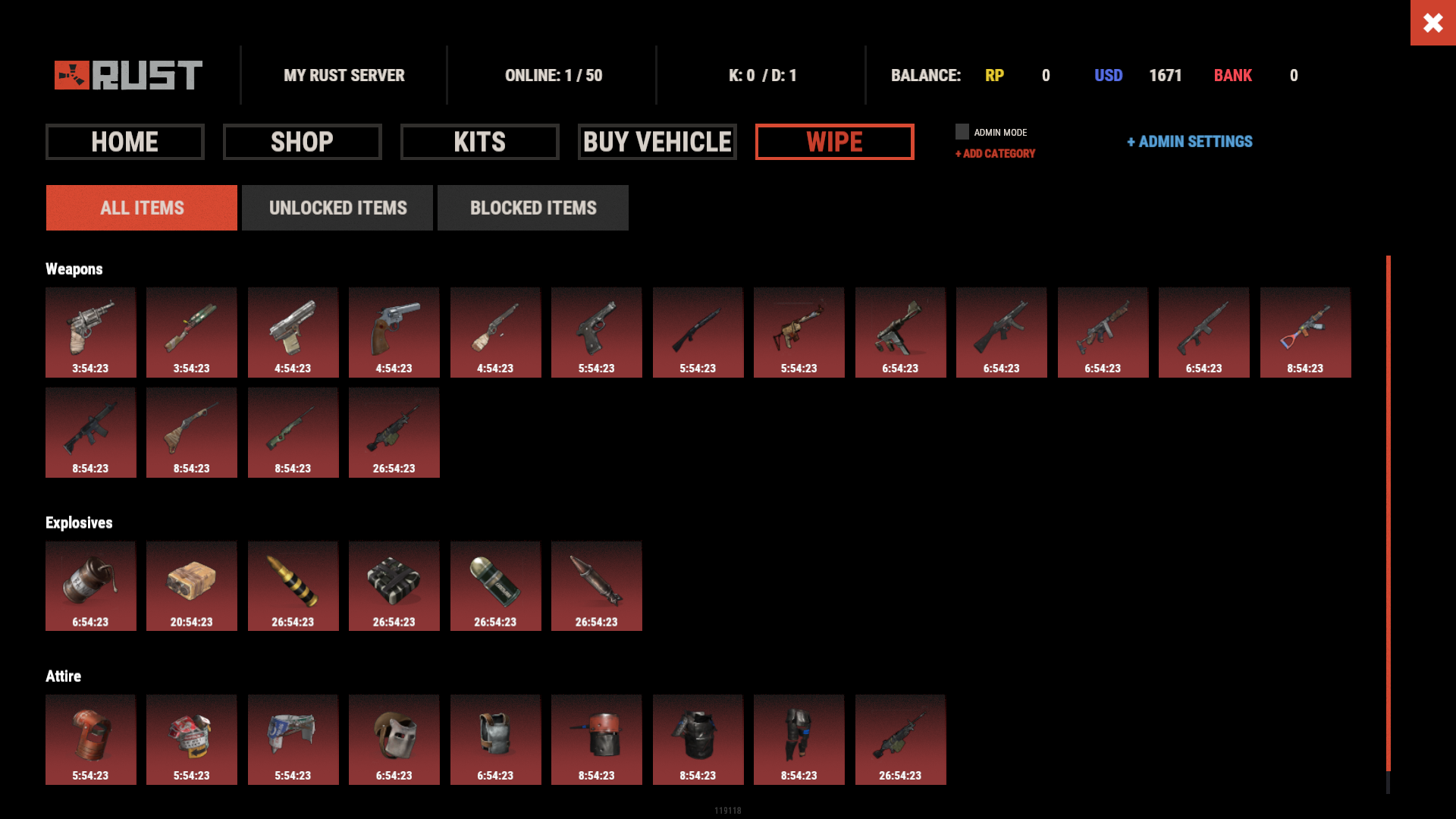Switch to the BLOCKED ITEMS tab
The height and width of the screenshot is (819, 1456).
pos(533,208)
